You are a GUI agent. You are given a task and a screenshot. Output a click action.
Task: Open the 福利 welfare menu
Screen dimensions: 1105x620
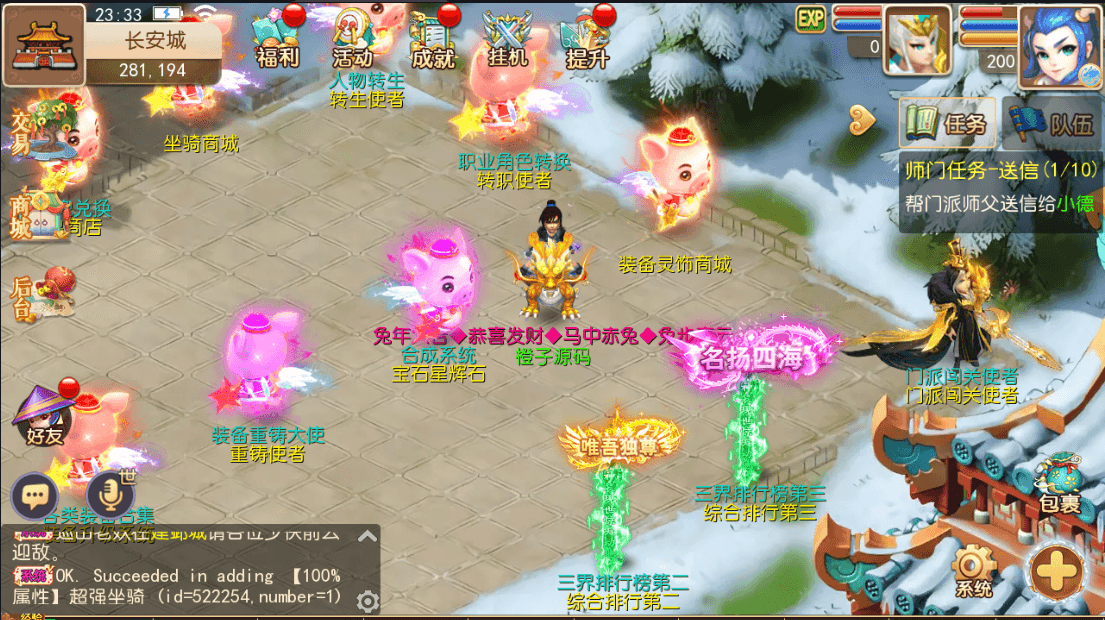coord(277,38)
